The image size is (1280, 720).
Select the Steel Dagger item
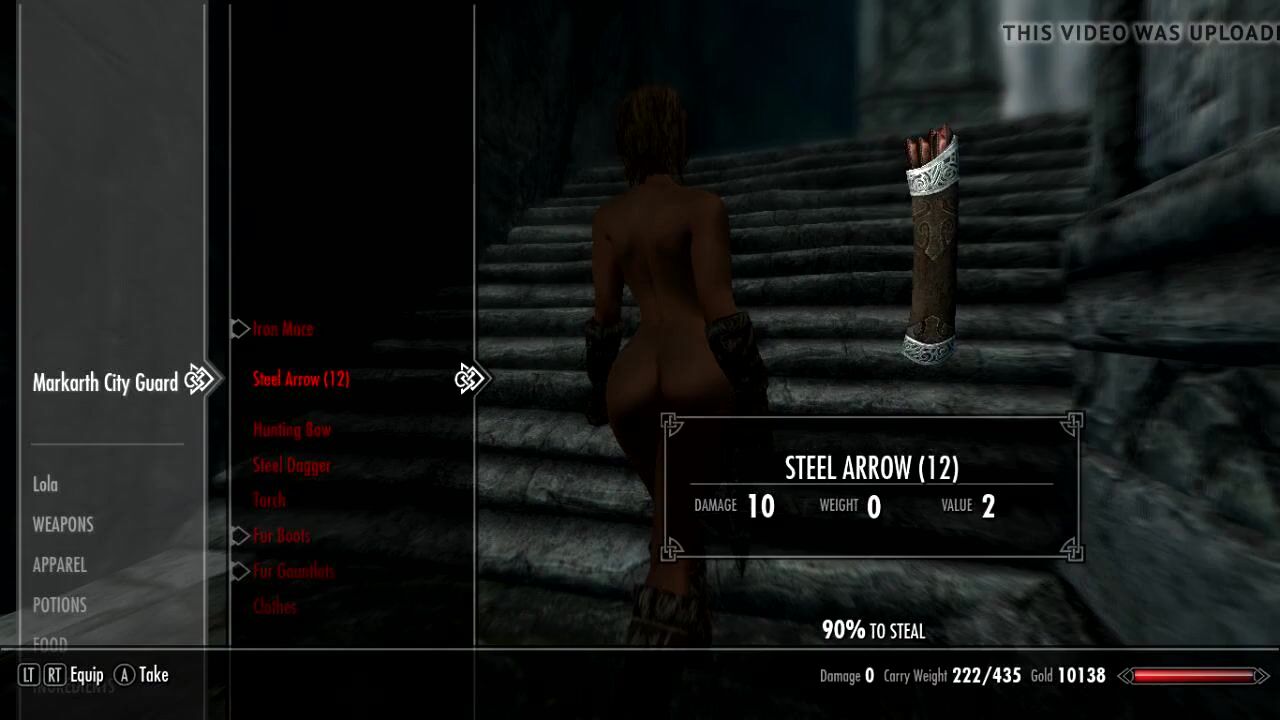(291, 466)
